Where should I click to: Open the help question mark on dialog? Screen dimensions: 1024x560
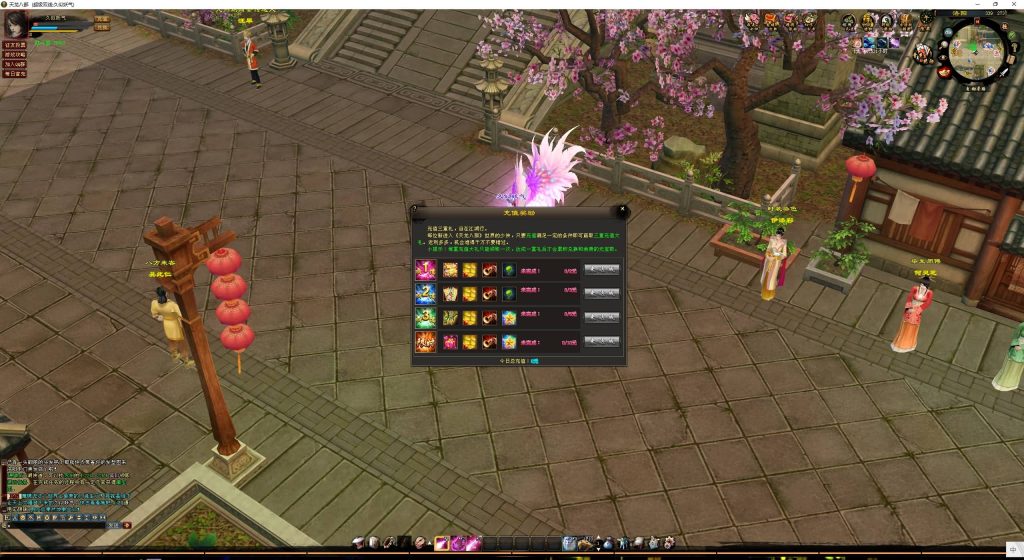pyautogui.click(x=415, y=210)
